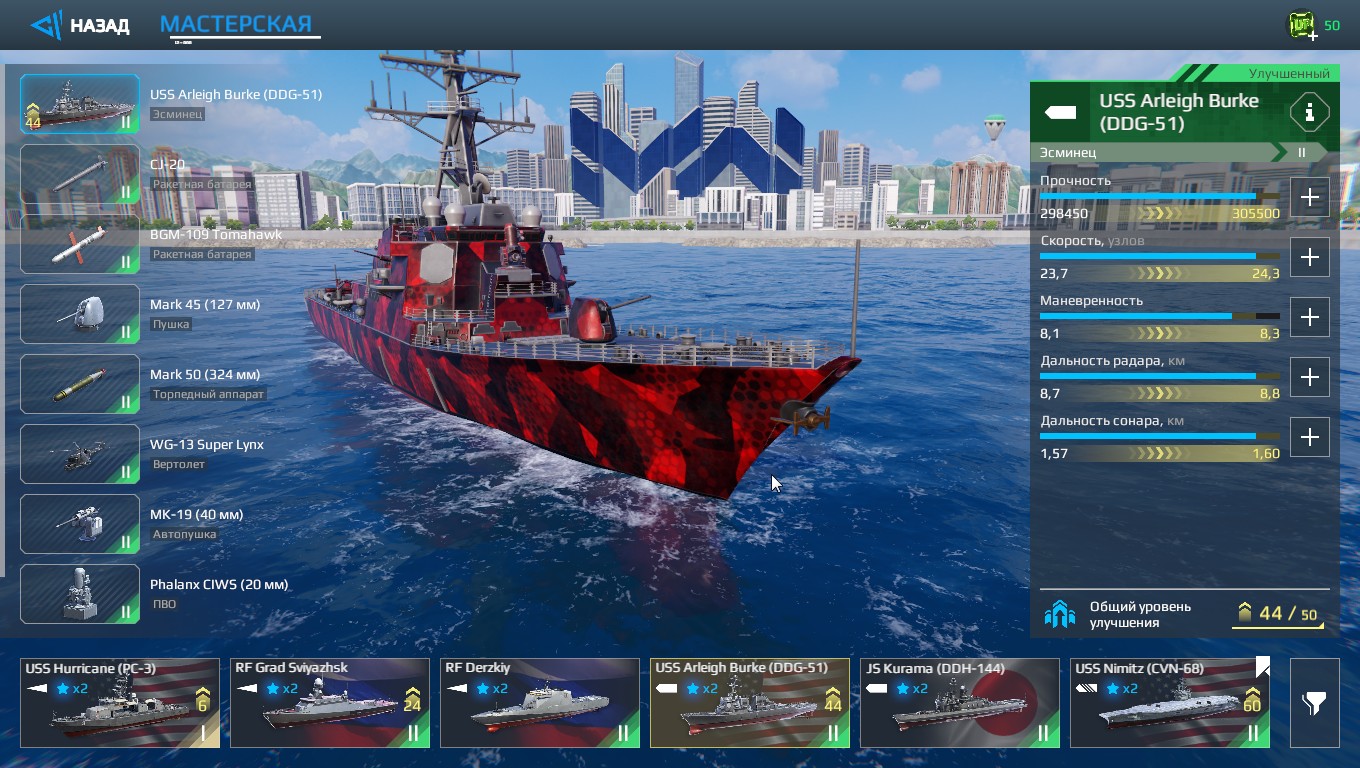This screenshot has width=1360, height=768.
Task: Show ship info via the hexagon icon
Action: pyautogui.click(x=1309, y=112)
